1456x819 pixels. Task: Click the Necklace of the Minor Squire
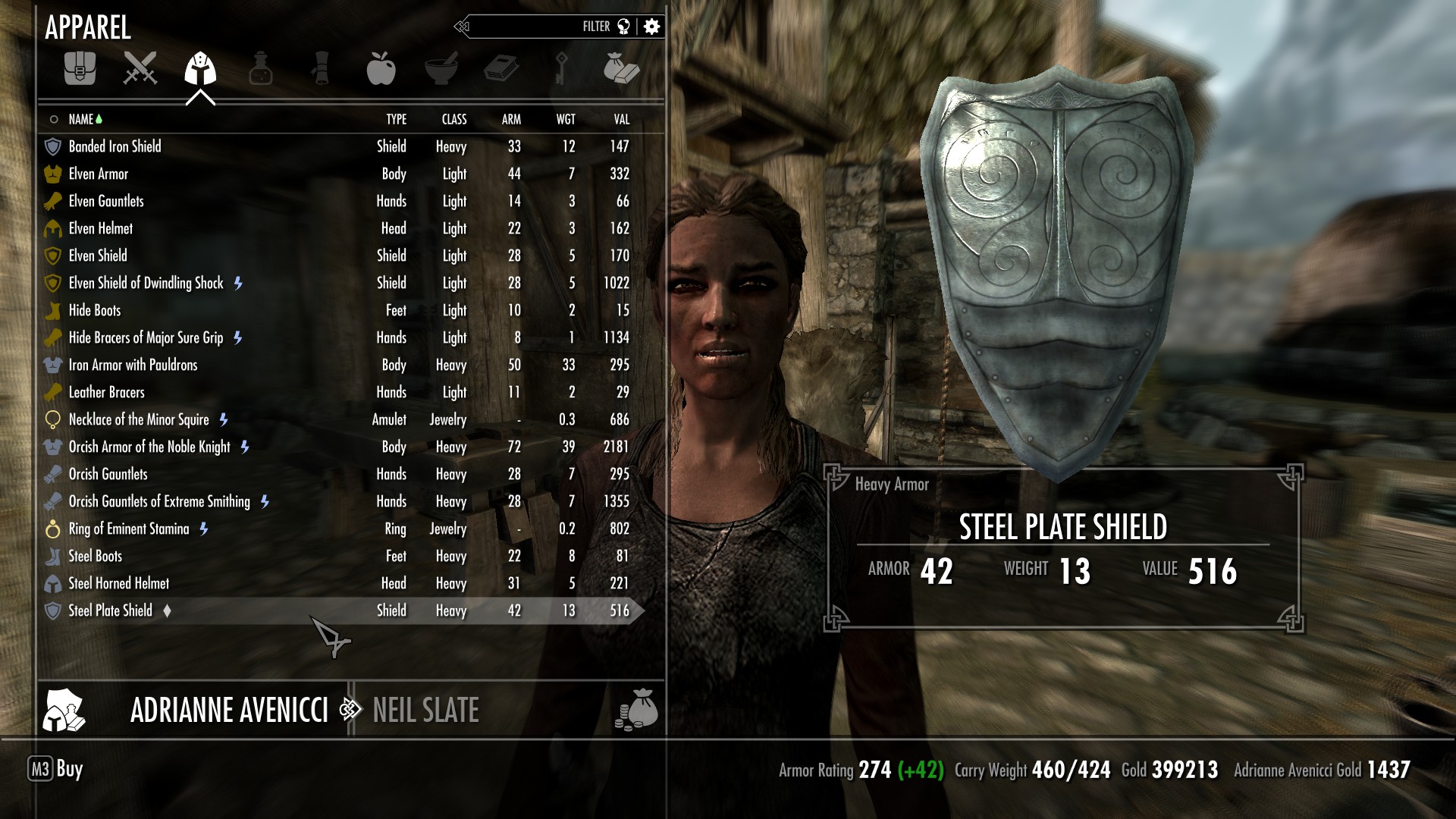click(x=139, y=419)
